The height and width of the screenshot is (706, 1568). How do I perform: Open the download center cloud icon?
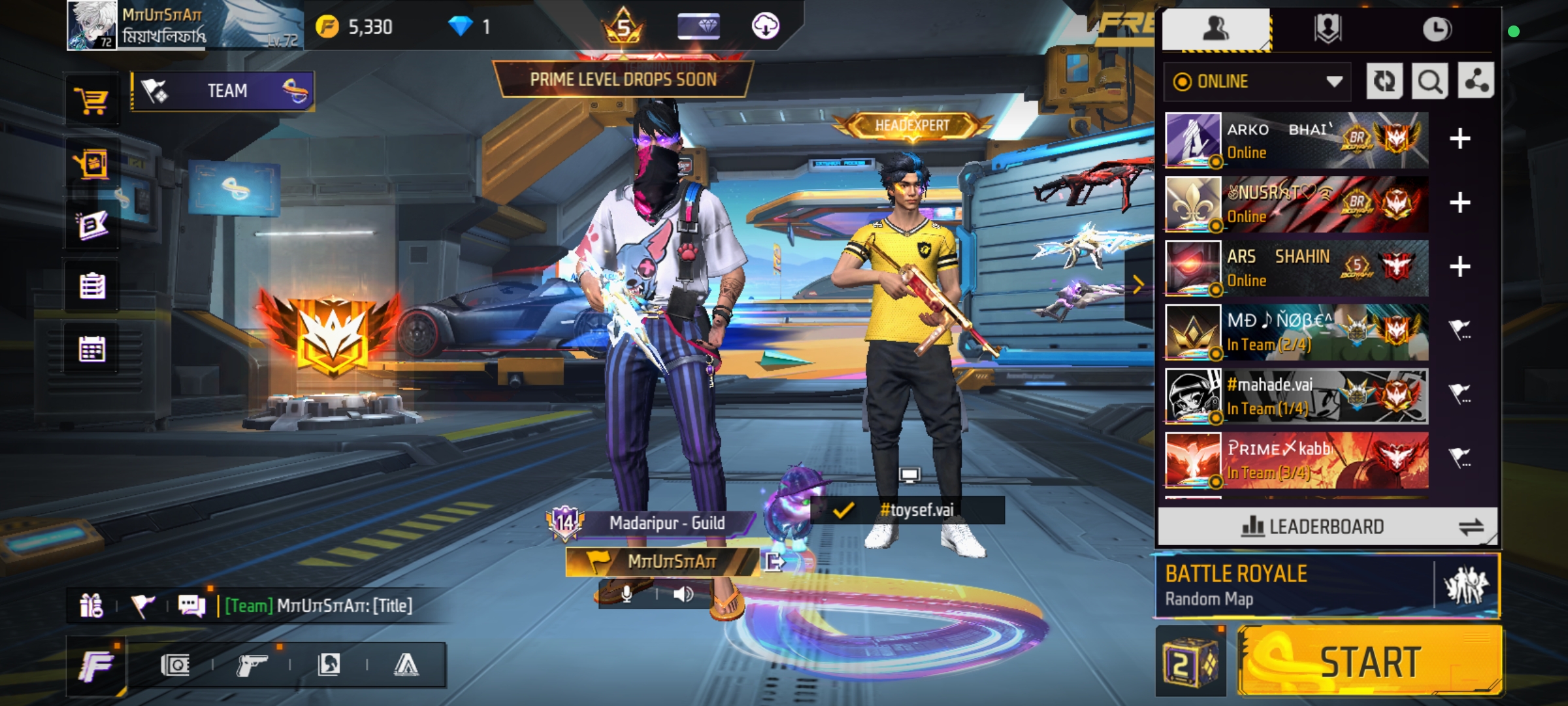765,27
